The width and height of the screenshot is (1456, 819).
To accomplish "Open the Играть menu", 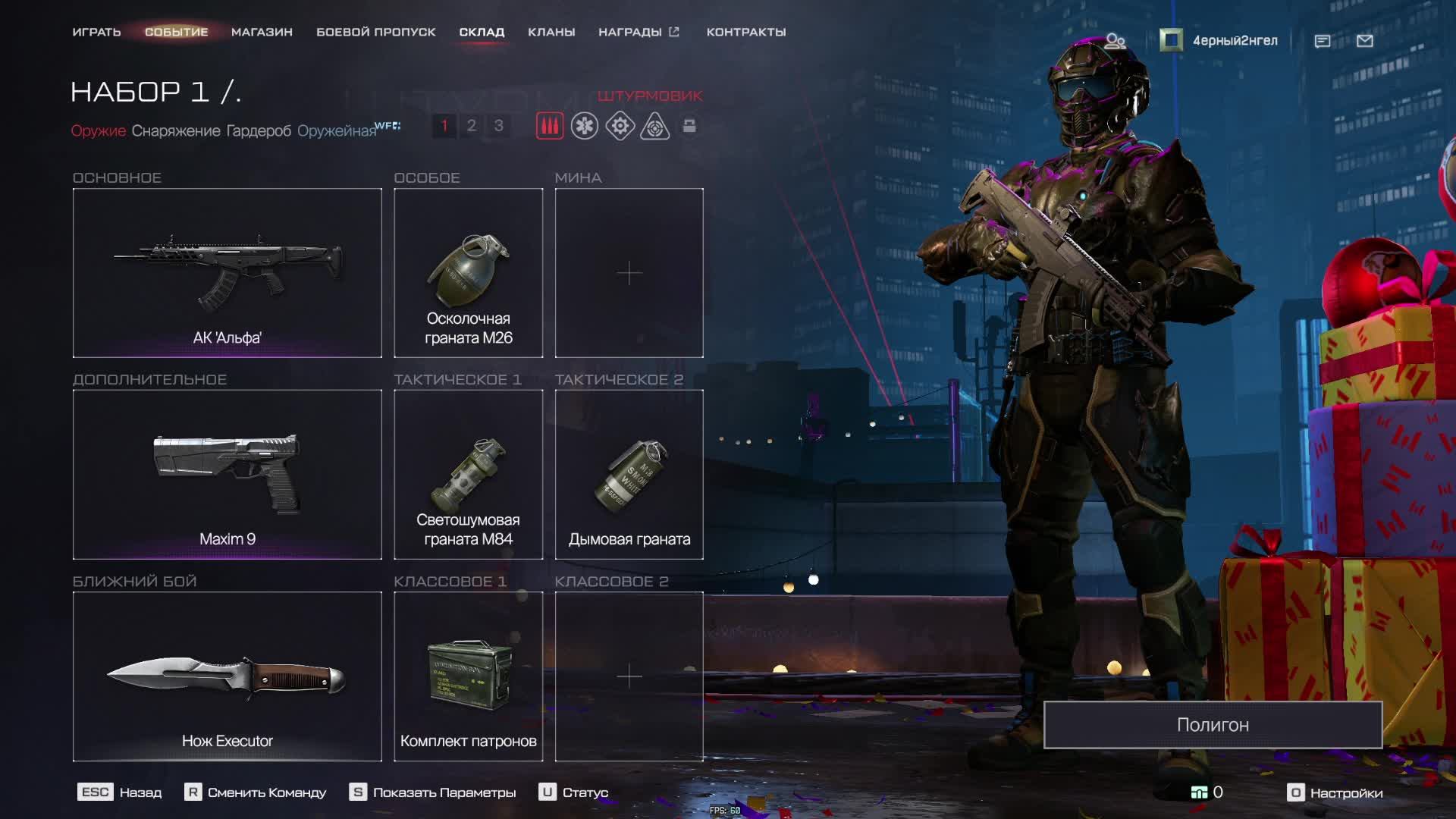I will (x=96, y=32).
